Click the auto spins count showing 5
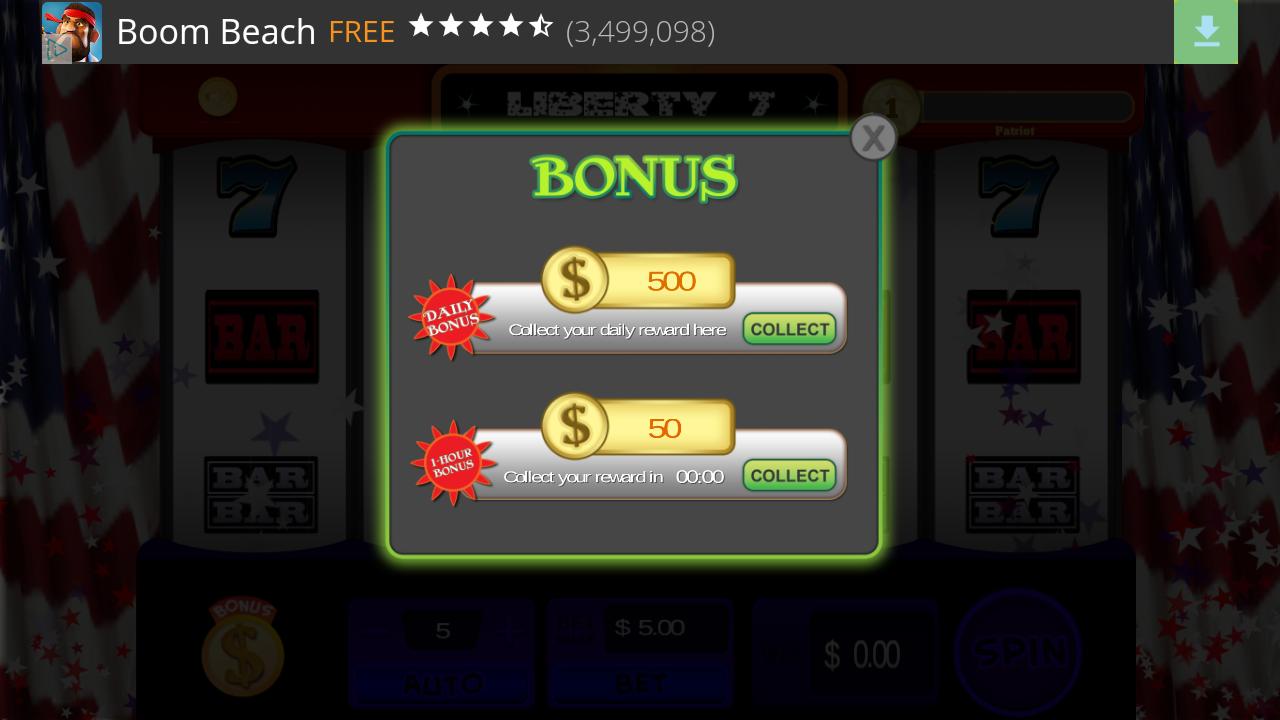The image size is (1280, 720). tap(442, 630)
